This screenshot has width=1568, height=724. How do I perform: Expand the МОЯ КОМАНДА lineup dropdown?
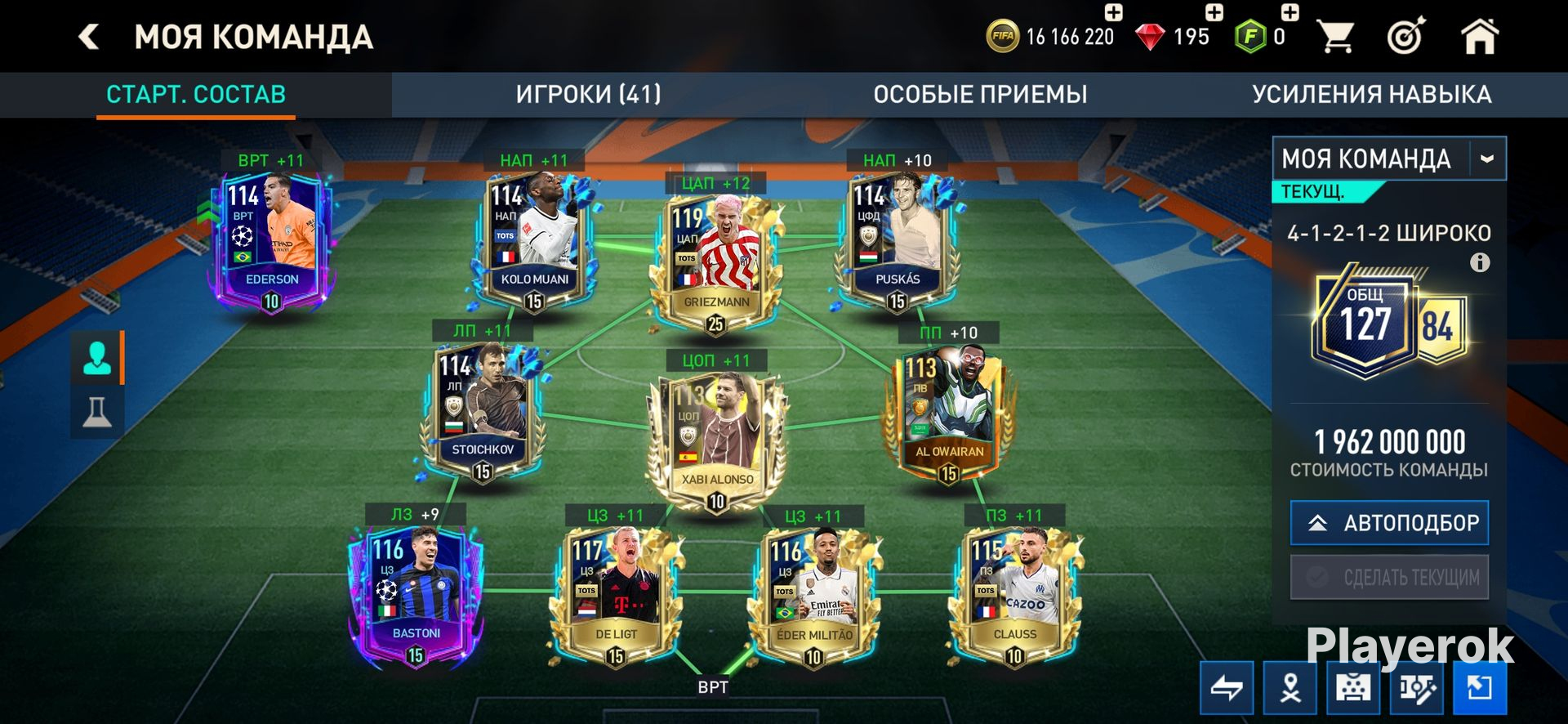[1487, 159]
